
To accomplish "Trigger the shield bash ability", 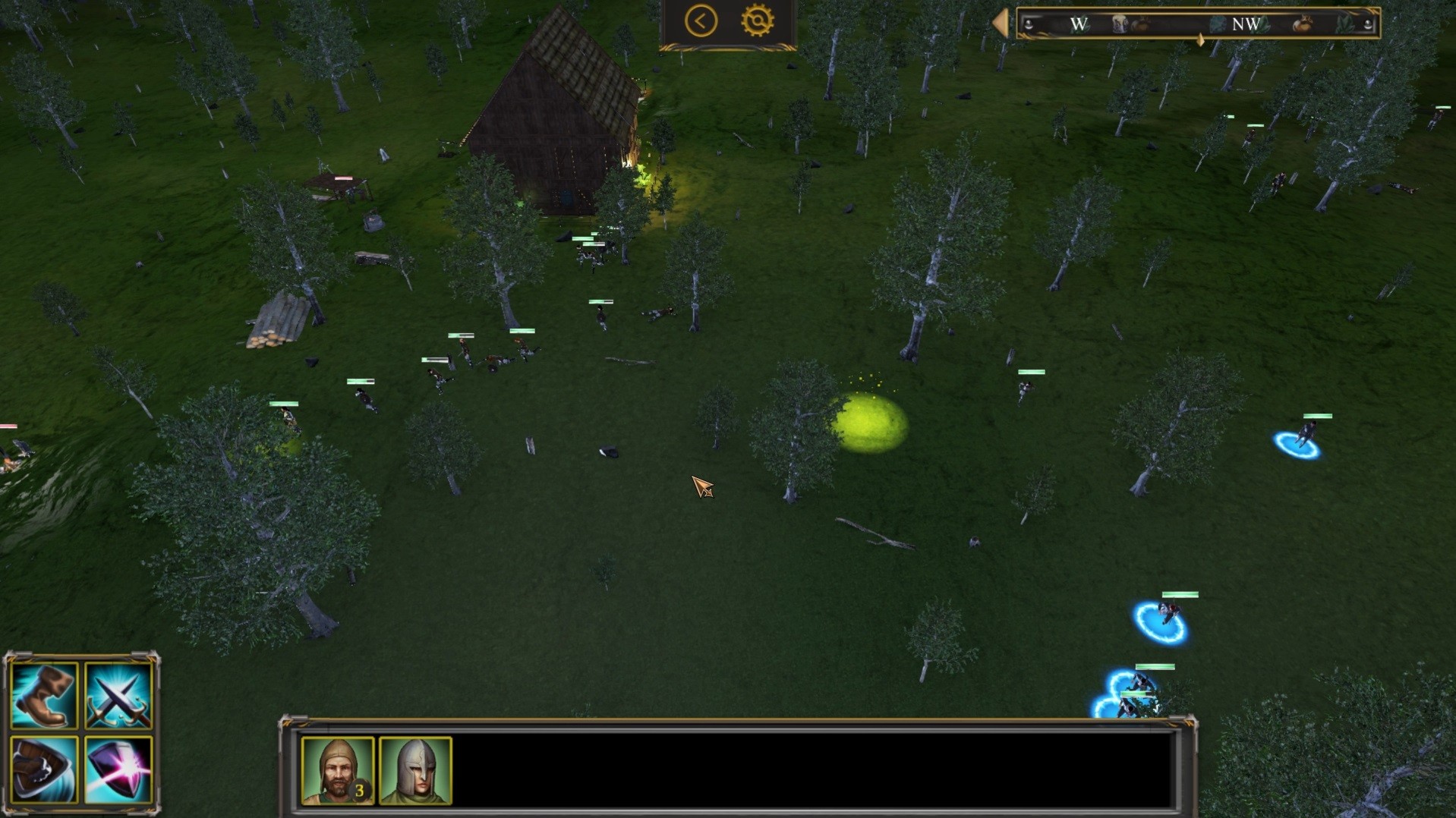I will 44,769.
